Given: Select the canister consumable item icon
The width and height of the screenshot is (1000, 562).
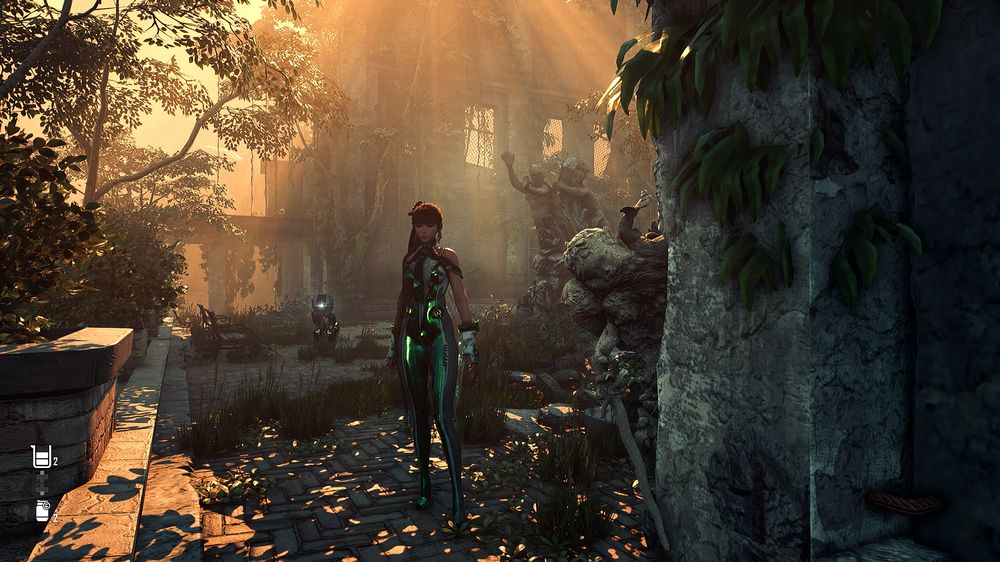Looking at the screenshot, I should pos(42,510).
